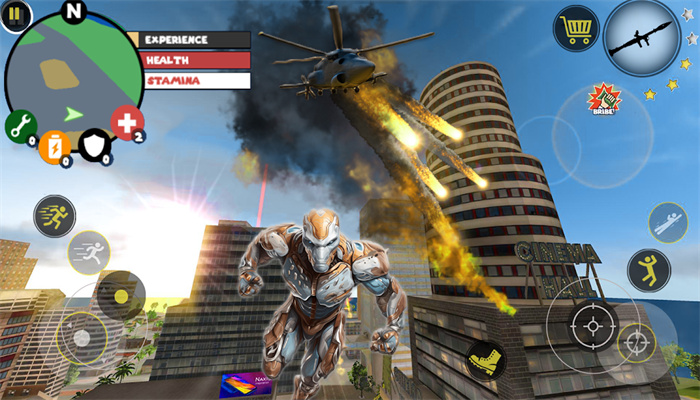The width and height of the screenshot is (700, 400).
Task: Use the orange battery item
Action: pos(56,147)
